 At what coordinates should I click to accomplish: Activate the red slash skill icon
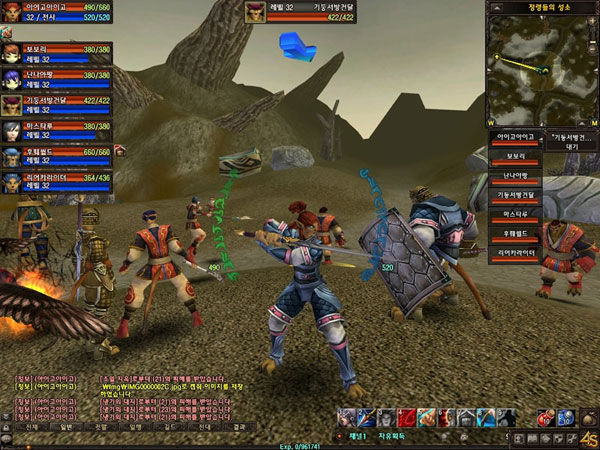point(407,418)
